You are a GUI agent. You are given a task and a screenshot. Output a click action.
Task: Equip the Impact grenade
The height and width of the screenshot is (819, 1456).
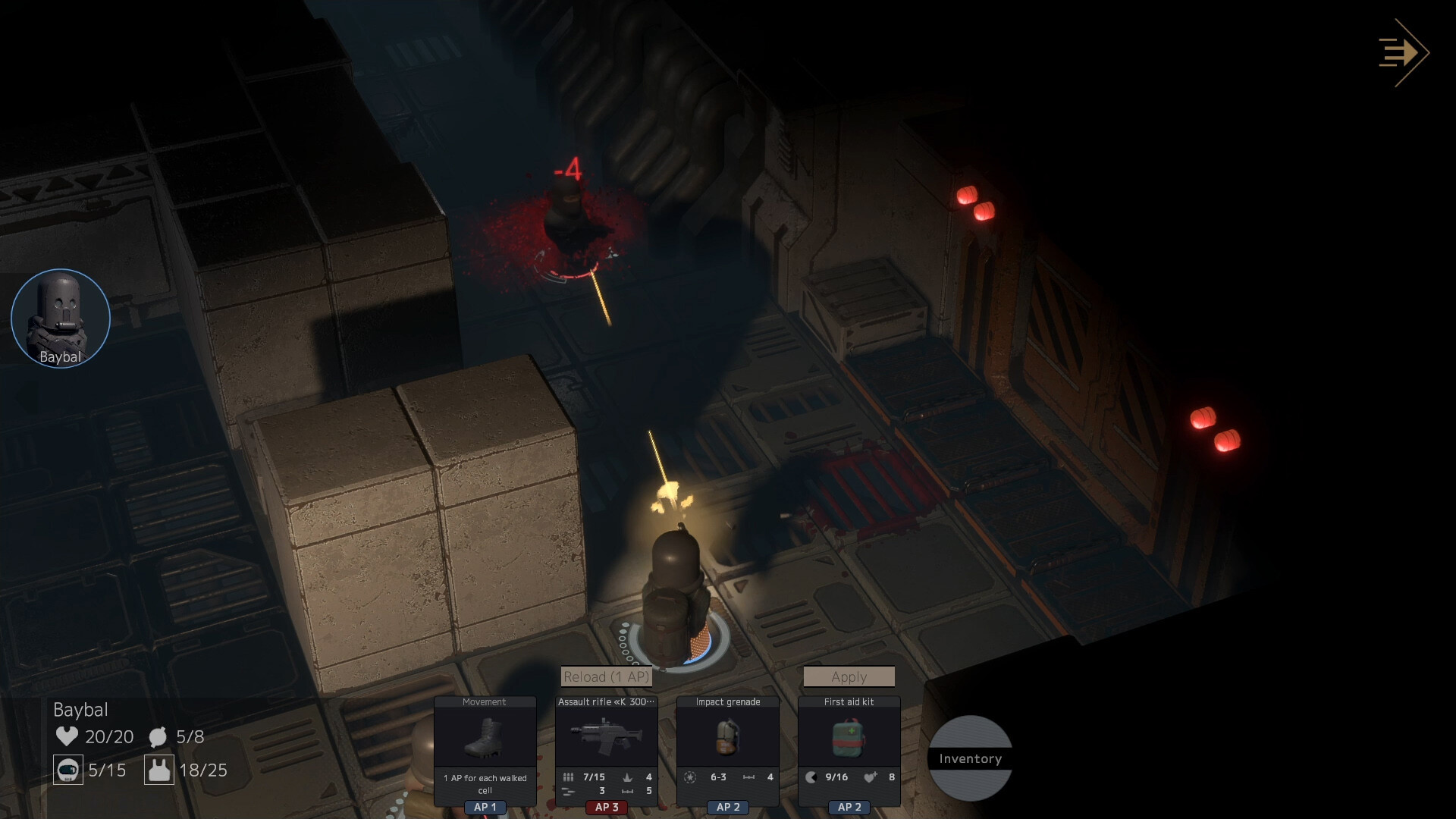[x=727, y=738]
